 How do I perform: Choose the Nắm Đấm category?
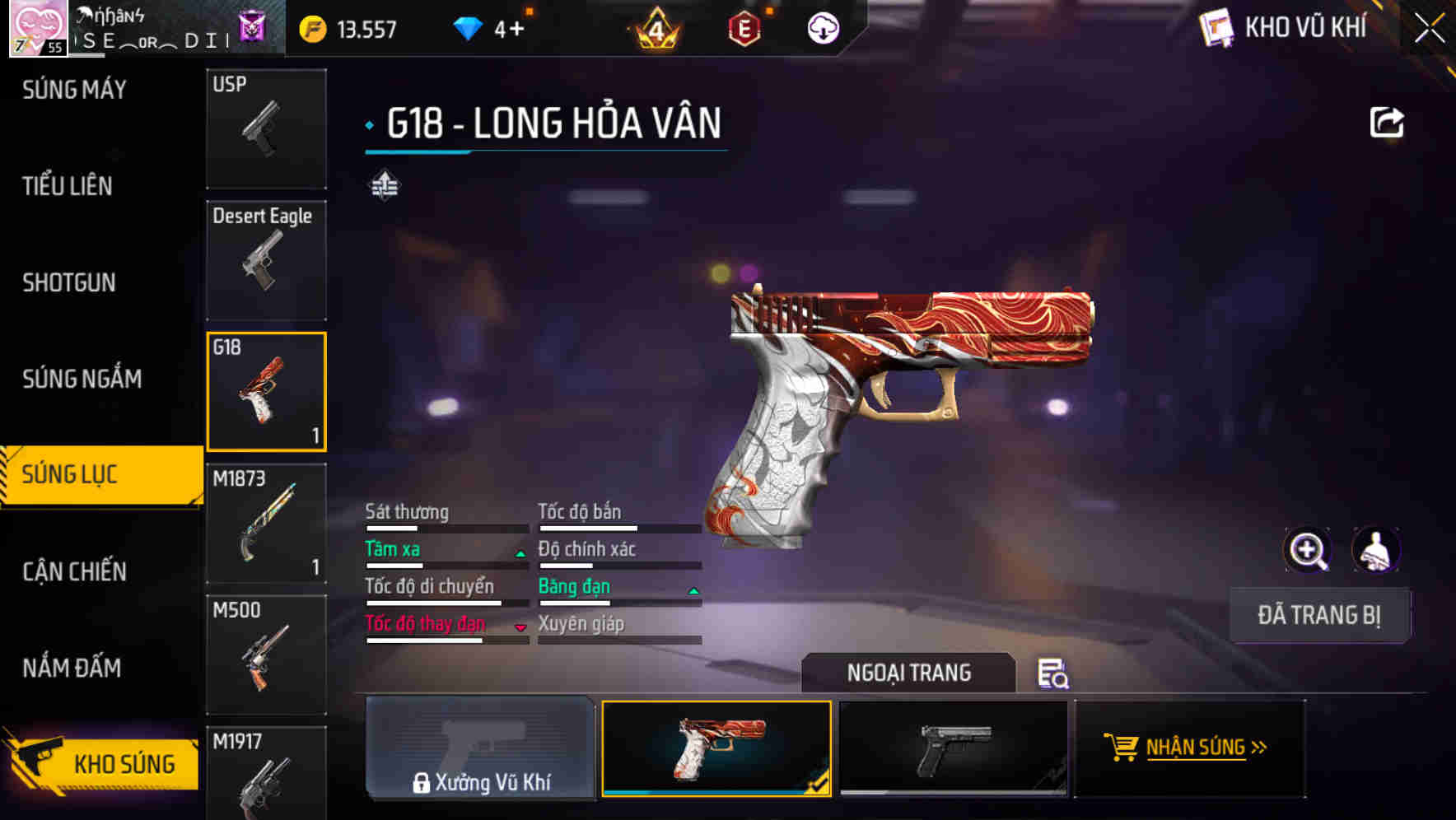click(x=72, y=668)
